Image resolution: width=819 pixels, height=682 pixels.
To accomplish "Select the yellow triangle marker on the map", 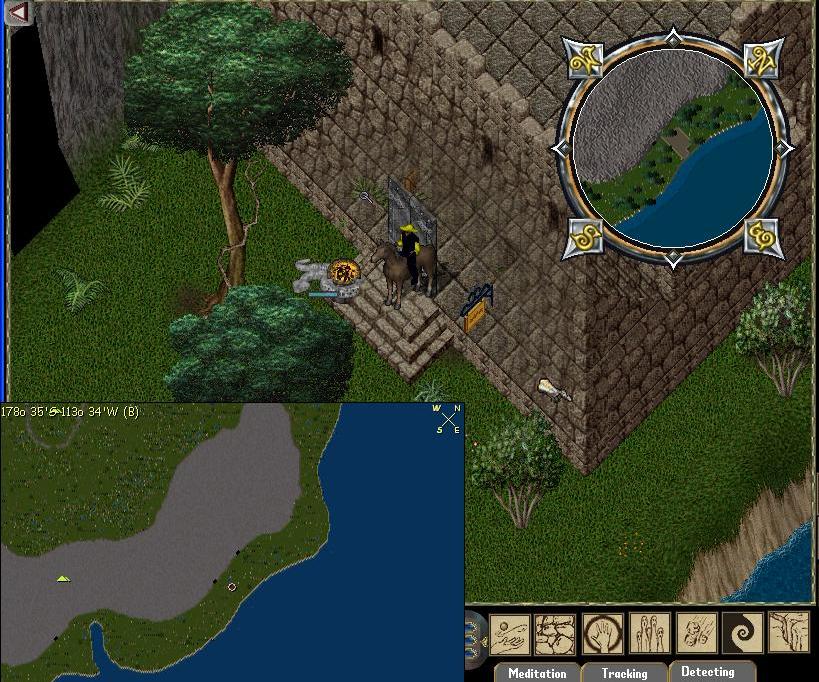I will (63, 578).
